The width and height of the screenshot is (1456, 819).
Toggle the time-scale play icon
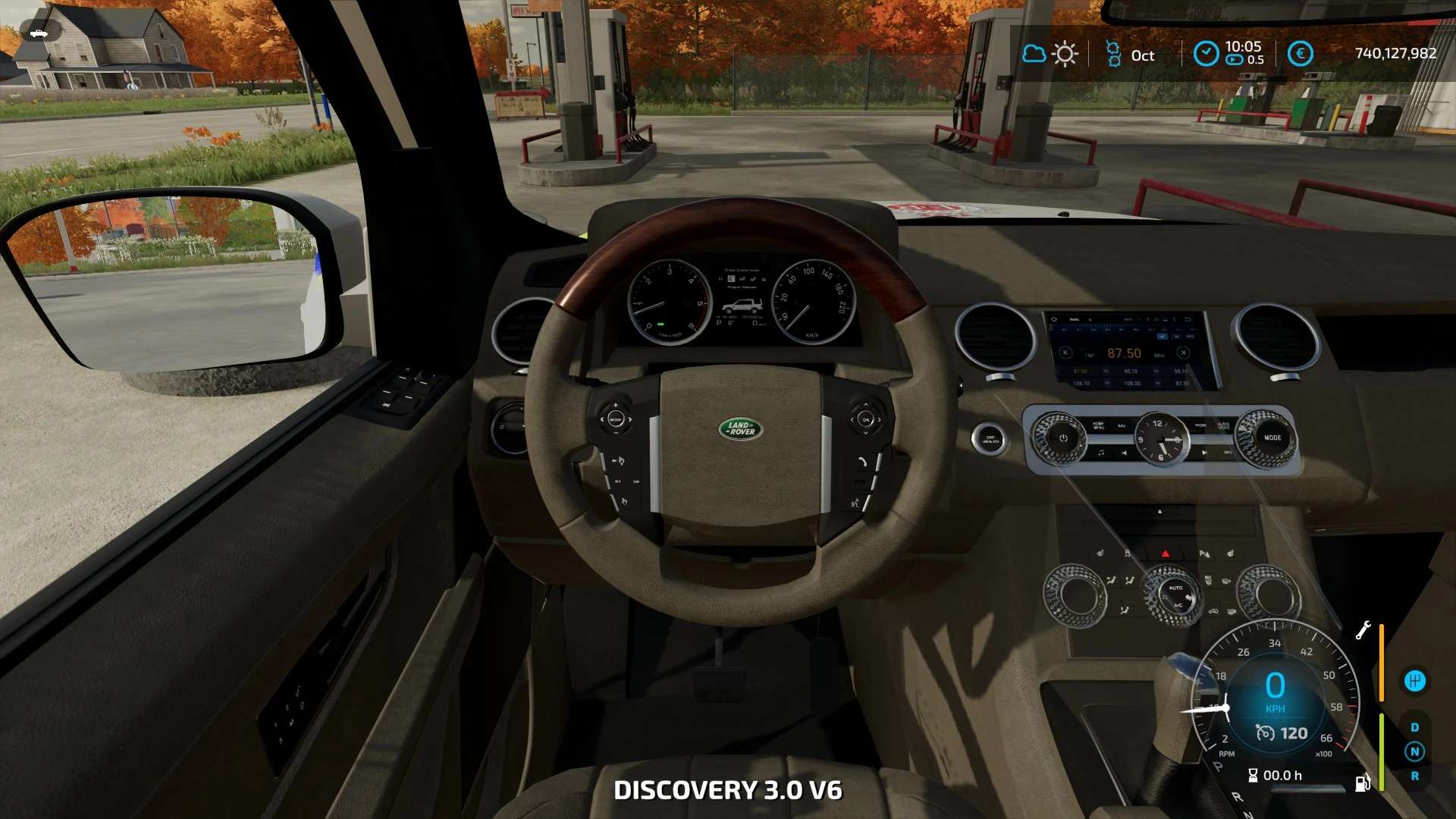[x=1235, y=60]
